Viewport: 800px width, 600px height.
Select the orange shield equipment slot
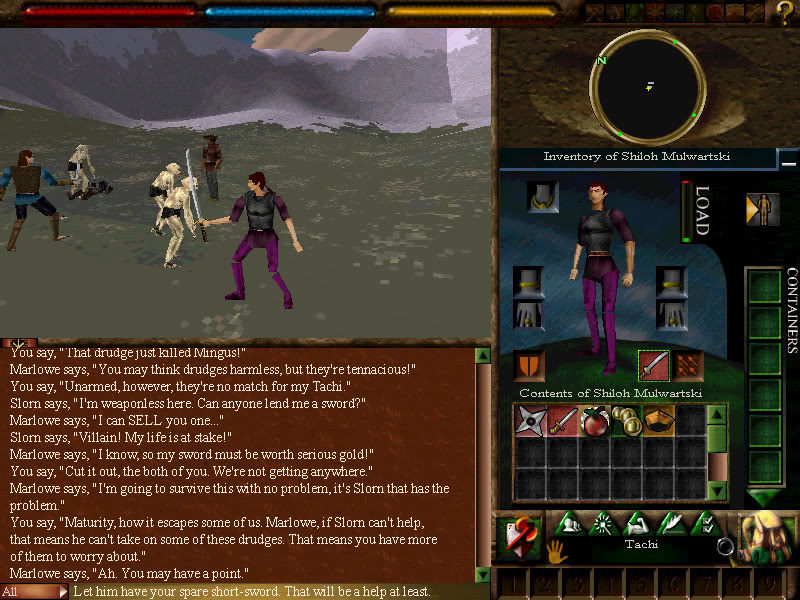click(529, 365)
